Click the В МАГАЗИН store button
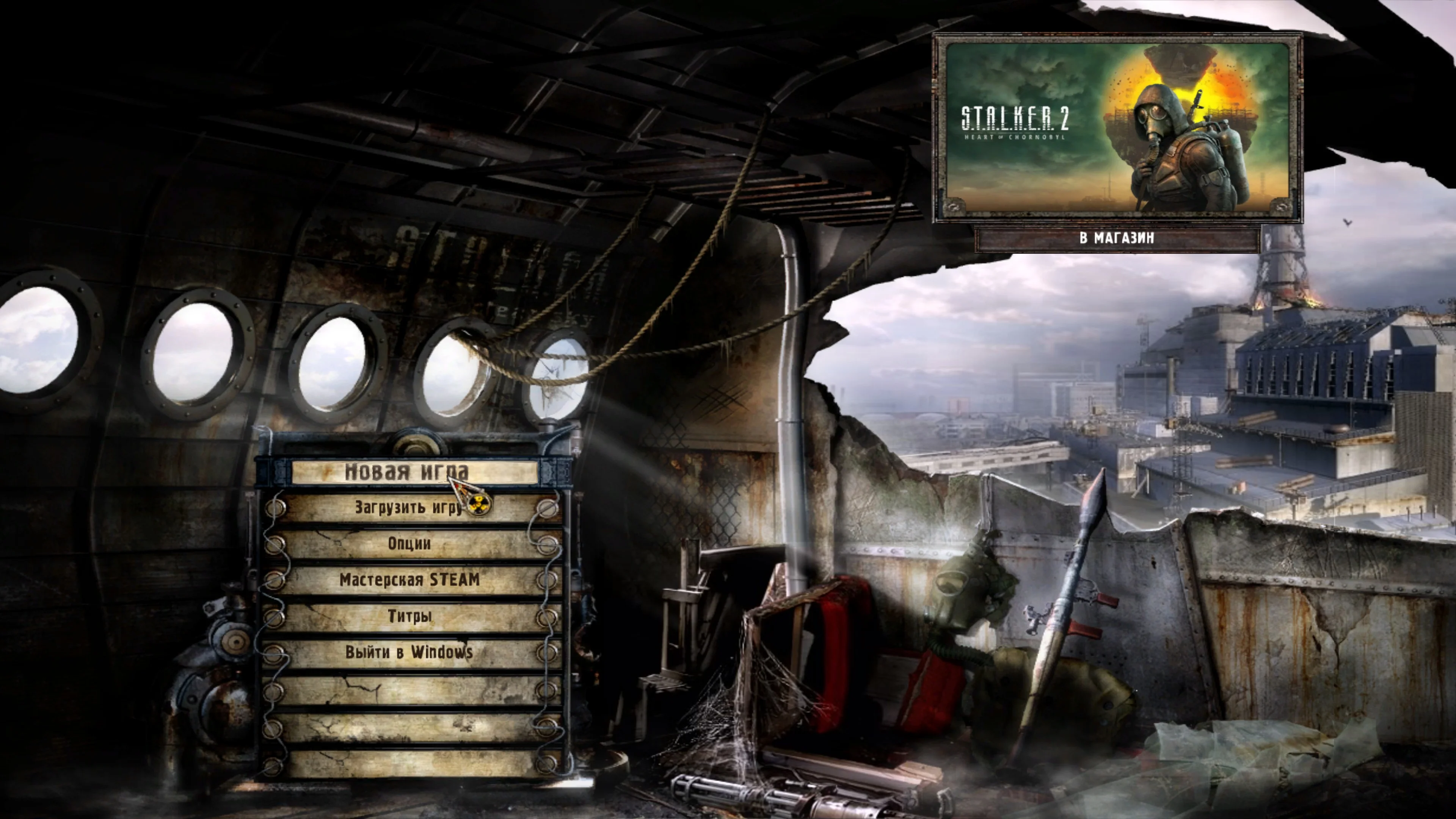The height and width of the screenshot is (819, 1456). [x=1117, y=238]
